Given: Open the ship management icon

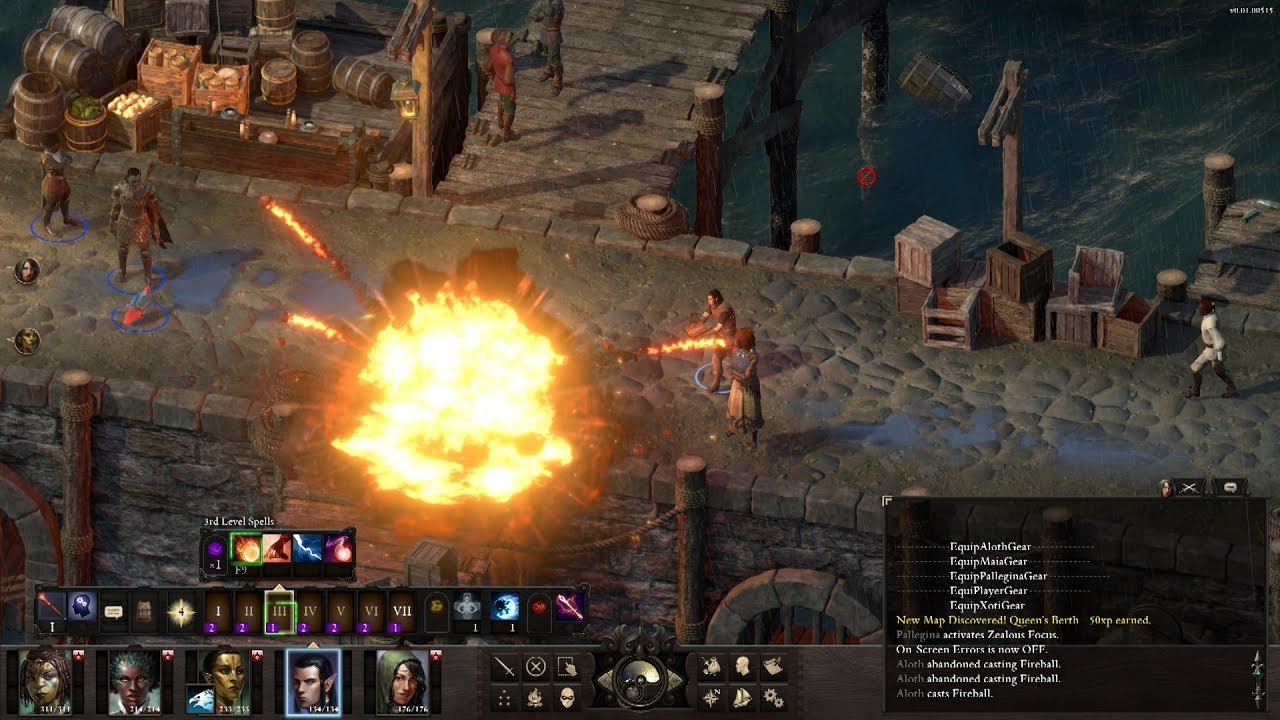Looking at the screenshot, I should point(742,697).
